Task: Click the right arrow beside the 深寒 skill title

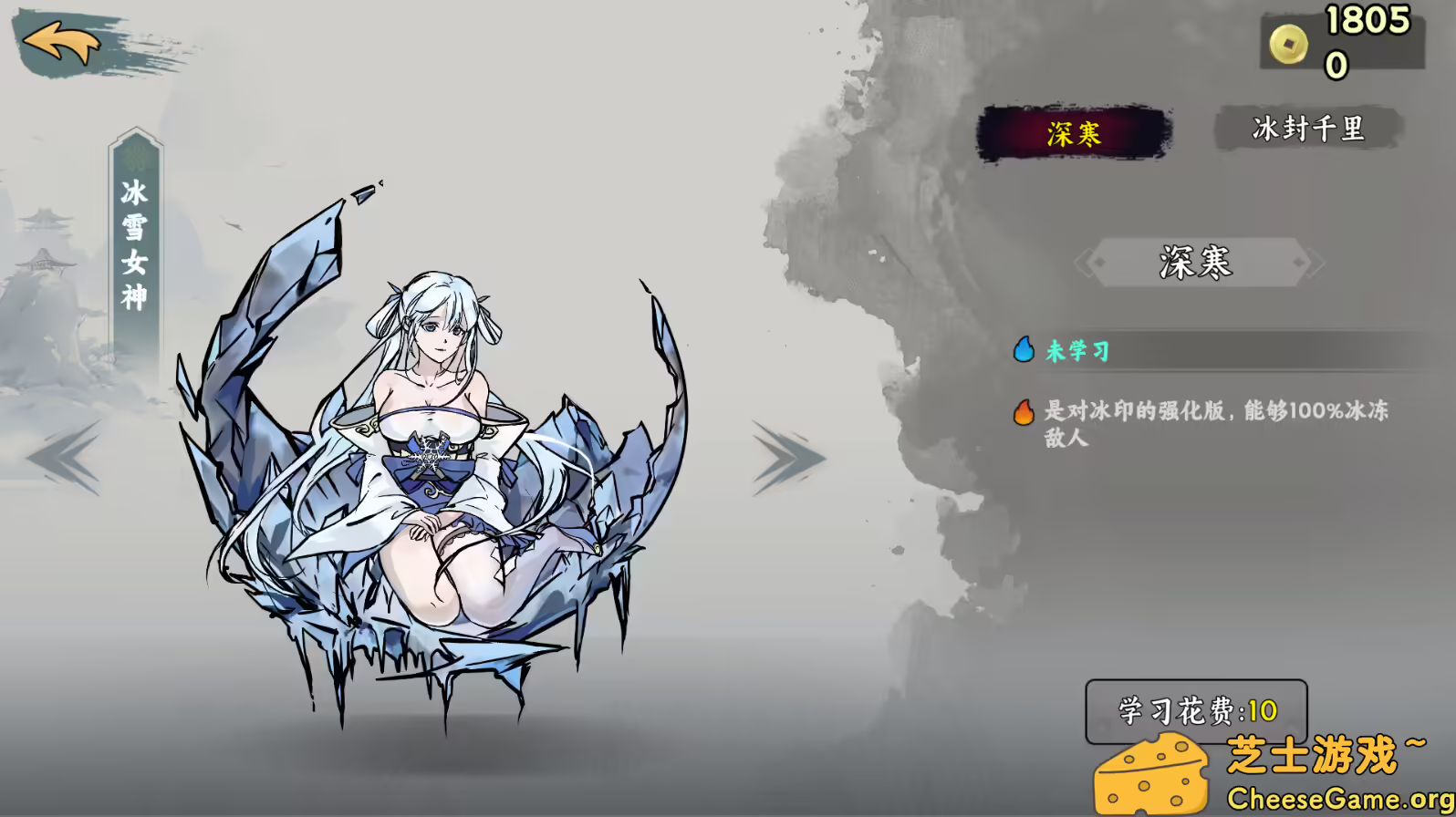Action: tap(1314, 263)
